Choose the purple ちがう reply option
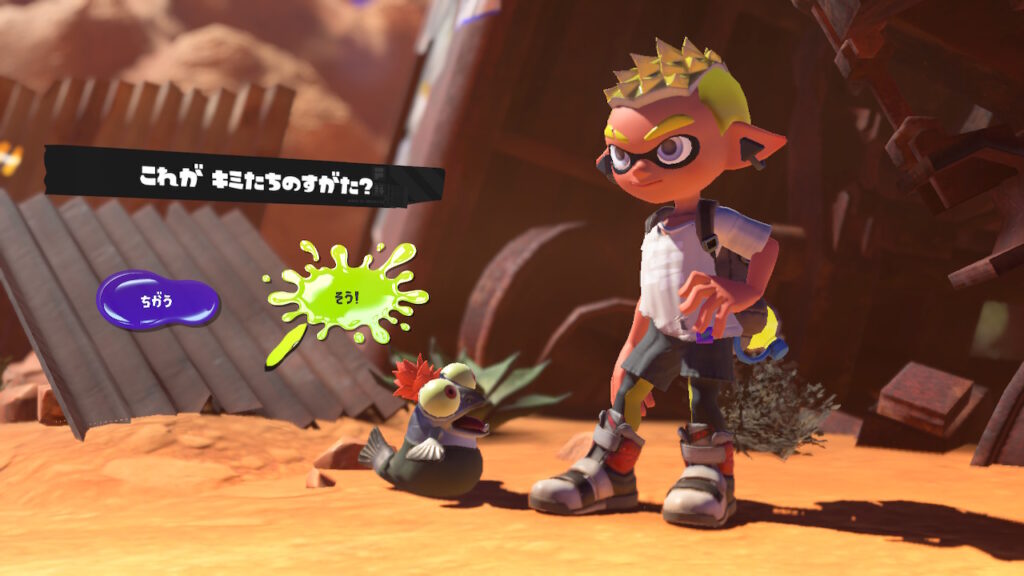 click(157, 300)
